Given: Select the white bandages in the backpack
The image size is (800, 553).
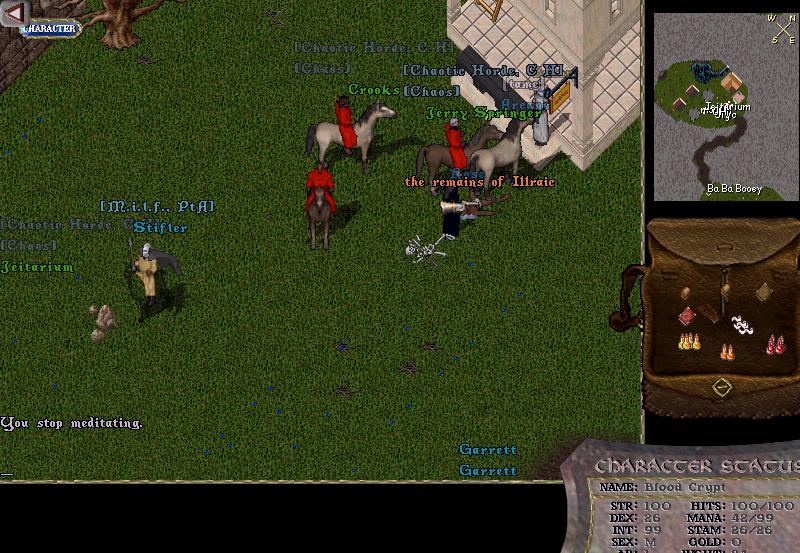Looking at the screenshot, I should [741, 324].
